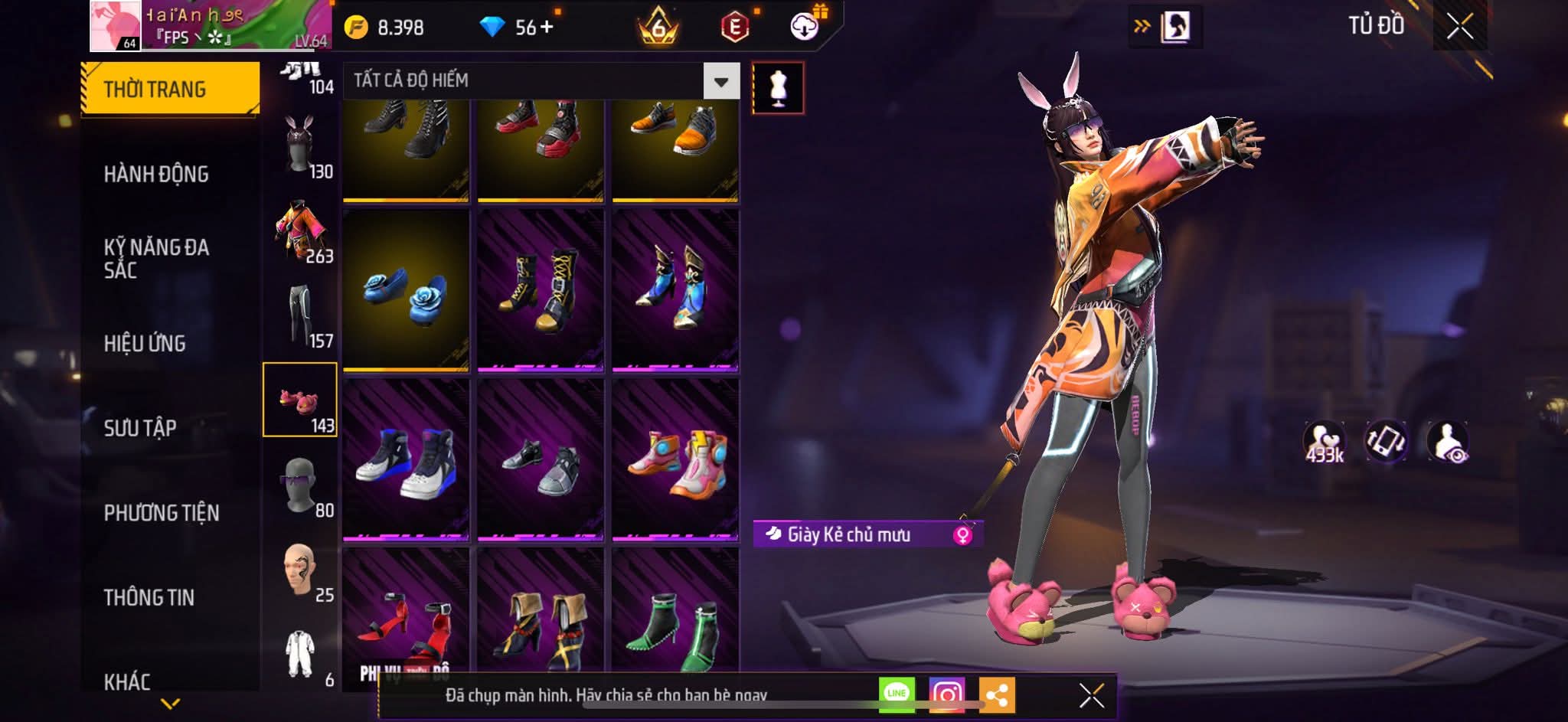Select the blue rose shoes item
The image size is (1568, 722).
click(x=406, y=291)
